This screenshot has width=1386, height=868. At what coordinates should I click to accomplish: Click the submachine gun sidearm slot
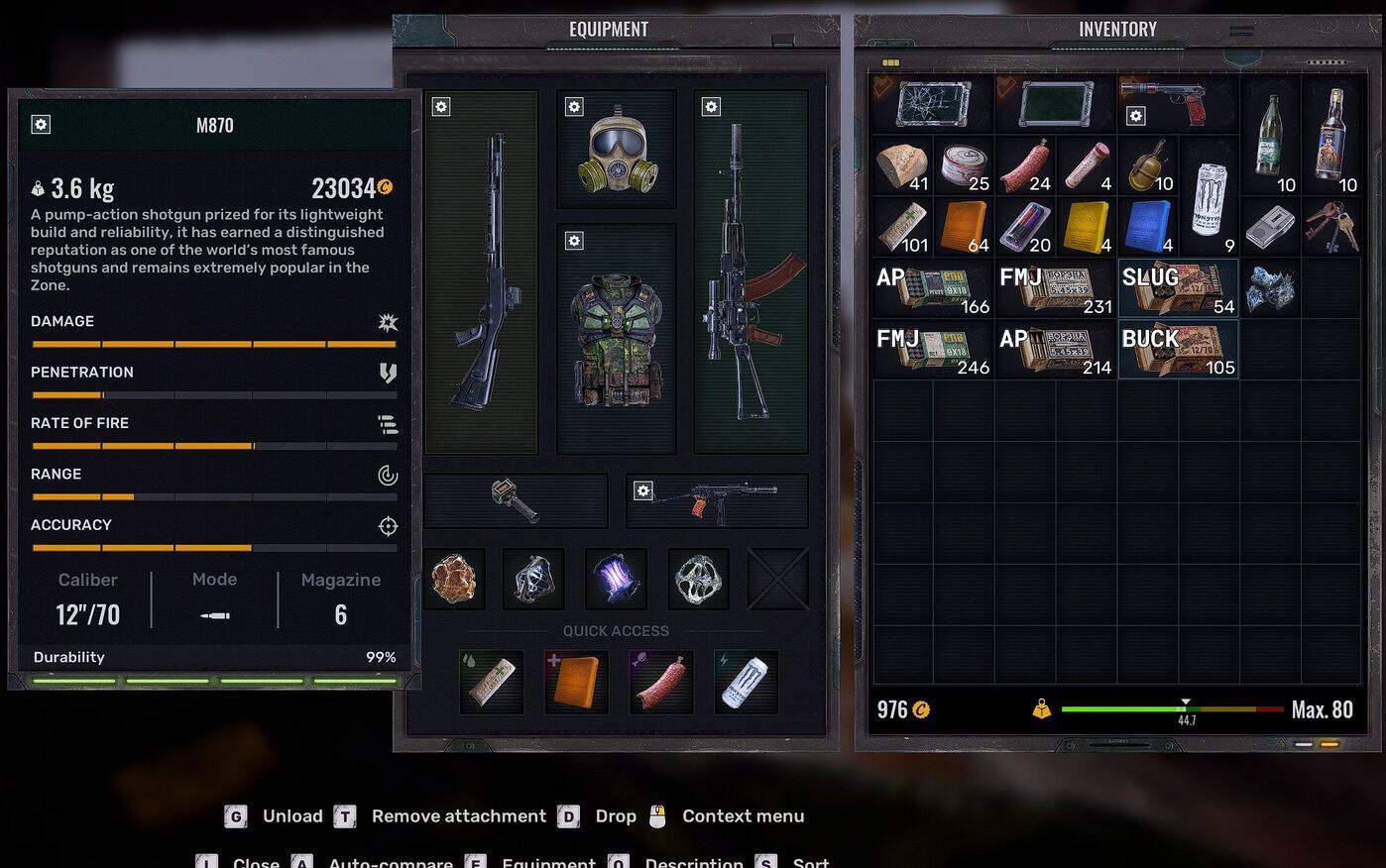click(x=717, y=500)
